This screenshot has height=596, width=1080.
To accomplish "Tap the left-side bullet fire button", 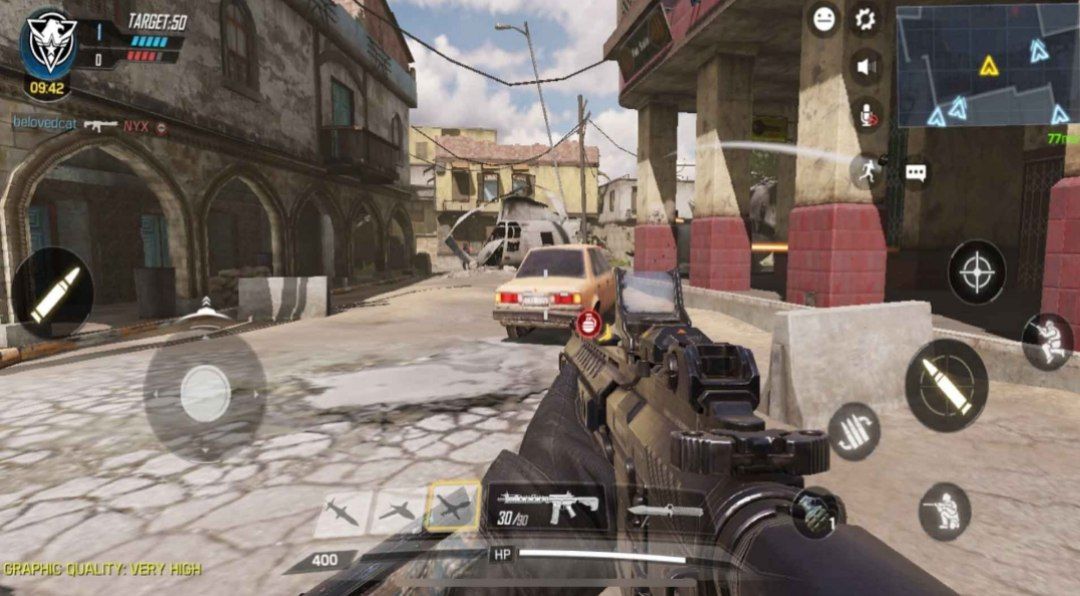I will tap(52, 292).
